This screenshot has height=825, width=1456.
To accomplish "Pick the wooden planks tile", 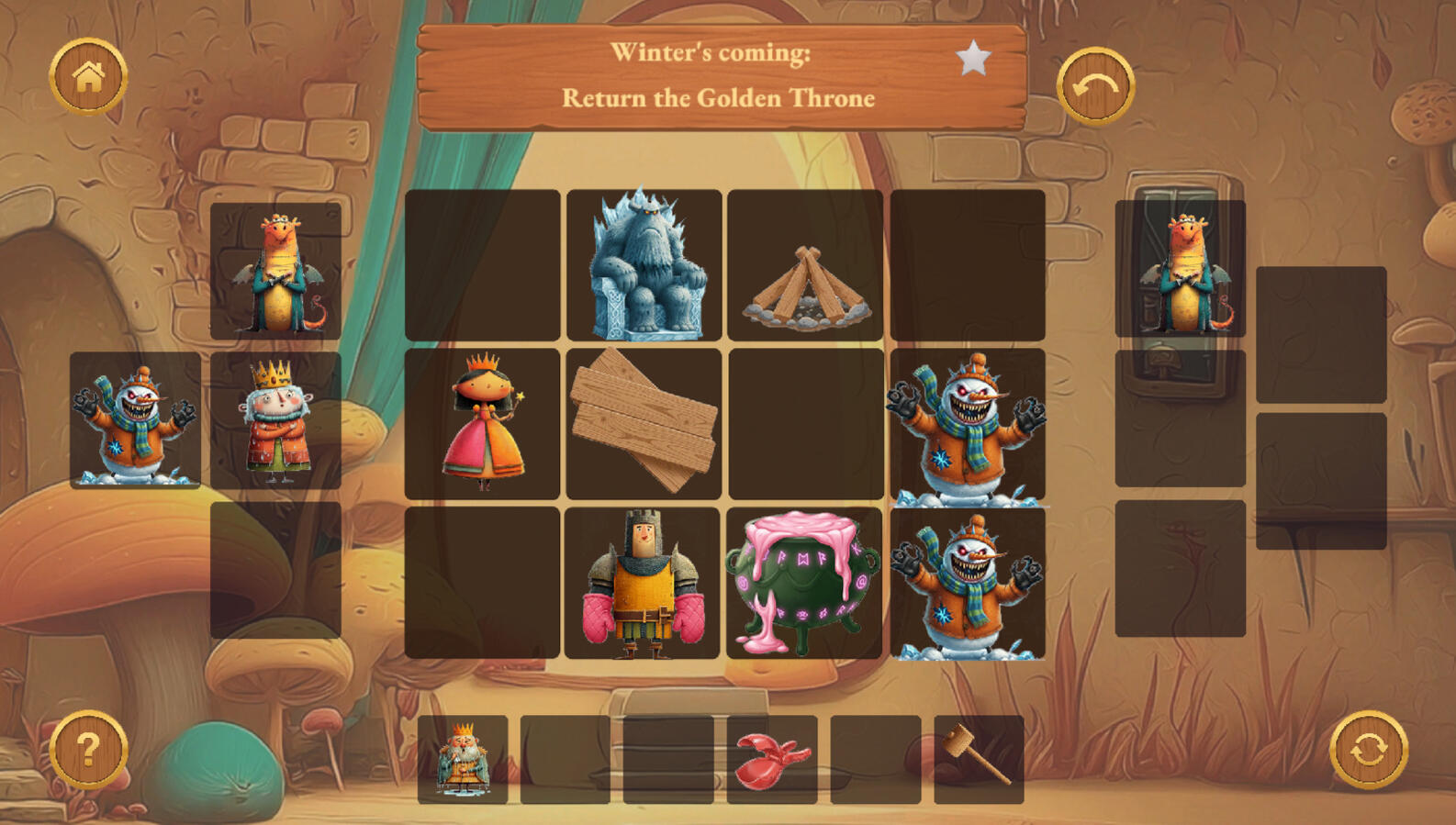I will coord(644,423).
